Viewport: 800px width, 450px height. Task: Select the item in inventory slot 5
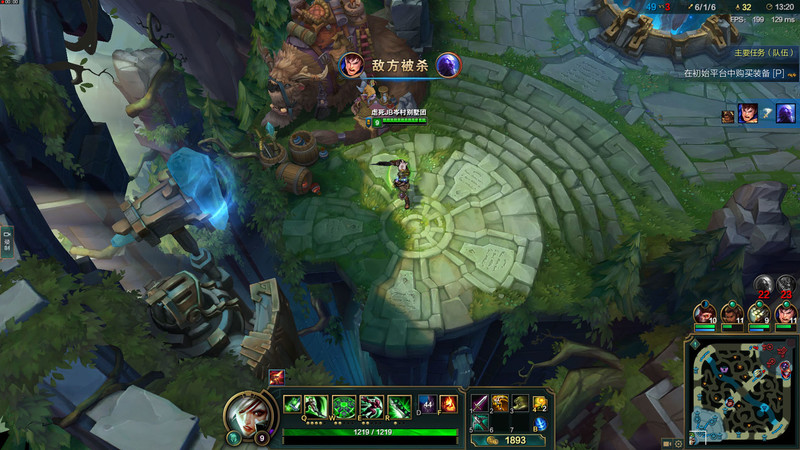(479, 423)
